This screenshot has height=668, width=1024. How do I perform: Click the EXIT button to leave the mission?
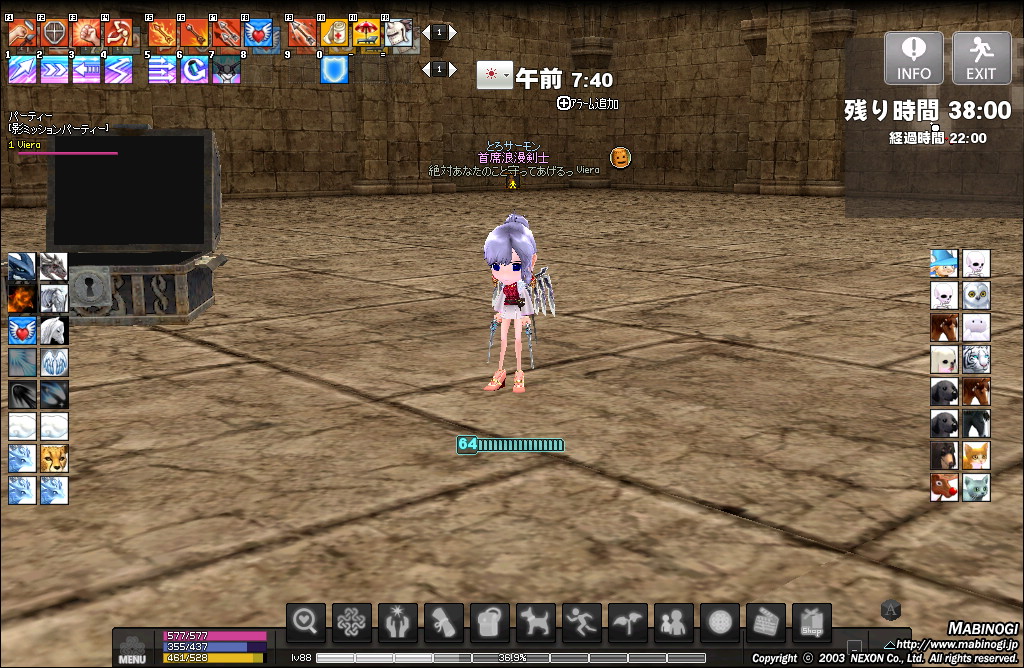coord(981,58)
